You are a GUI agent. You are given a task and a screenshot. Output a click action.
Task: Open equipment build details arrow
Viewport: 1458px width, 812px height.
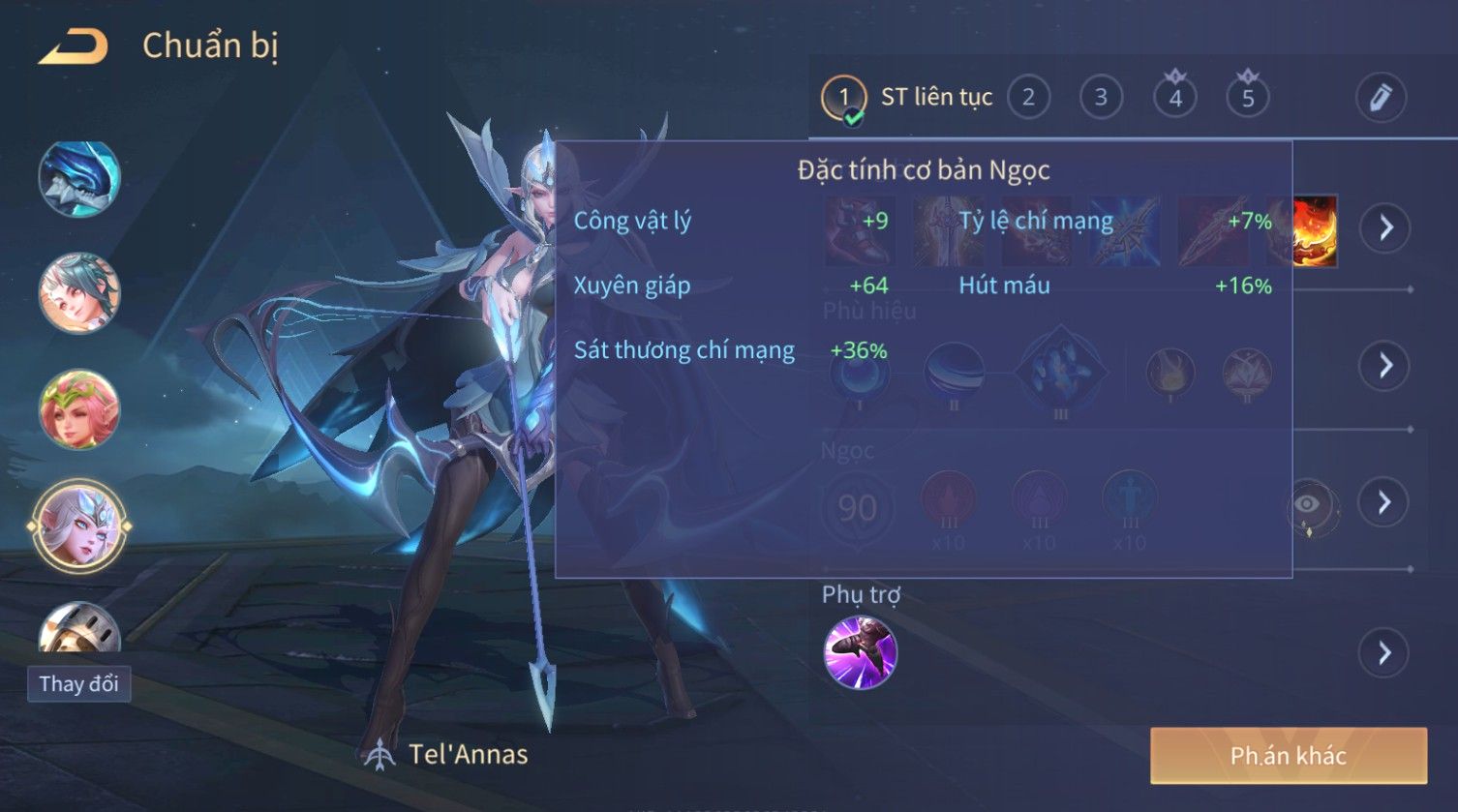pos(1385,228)
